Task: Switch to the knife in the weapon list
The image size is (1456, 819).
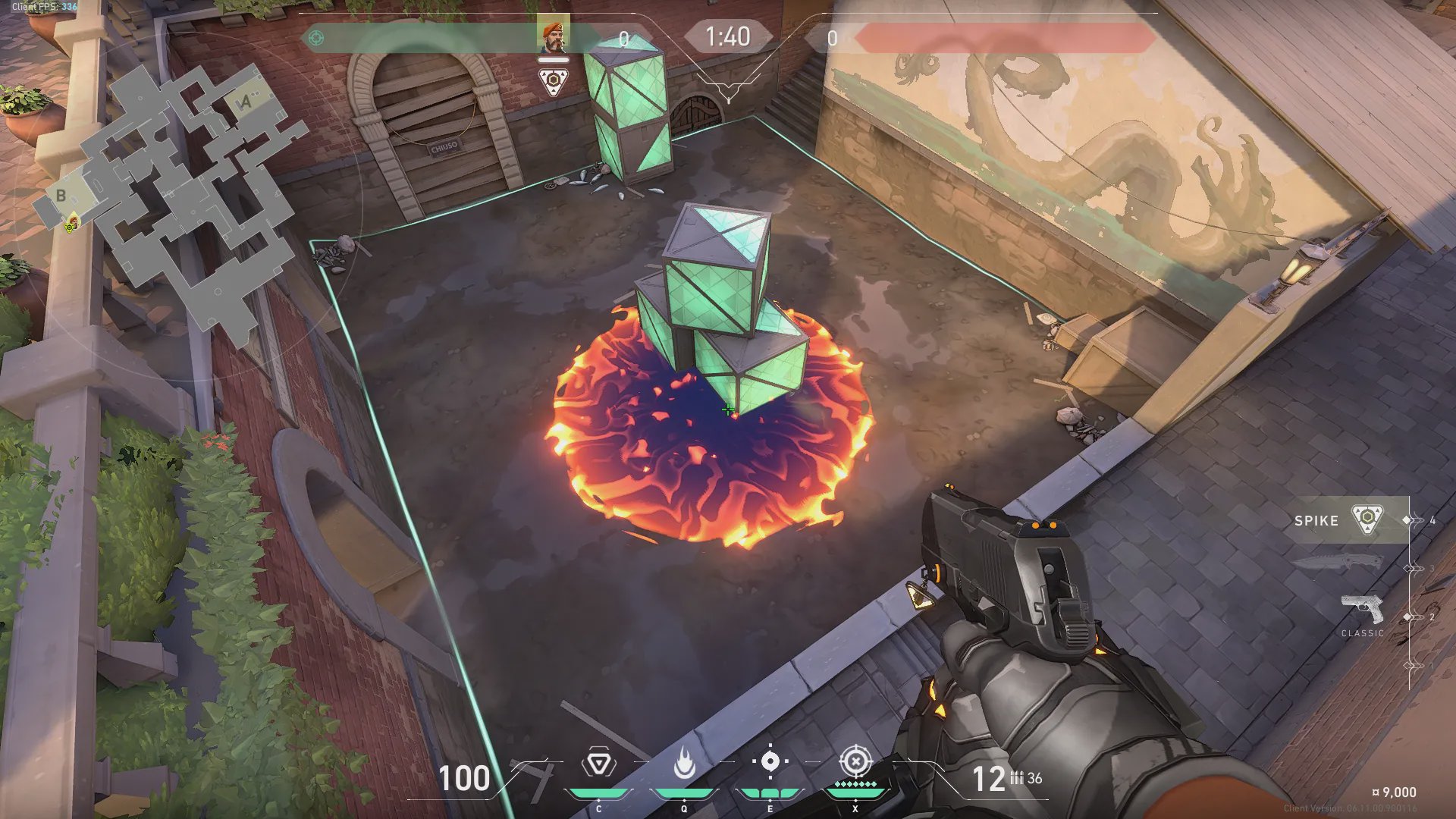Action: tap(1338, 563)
